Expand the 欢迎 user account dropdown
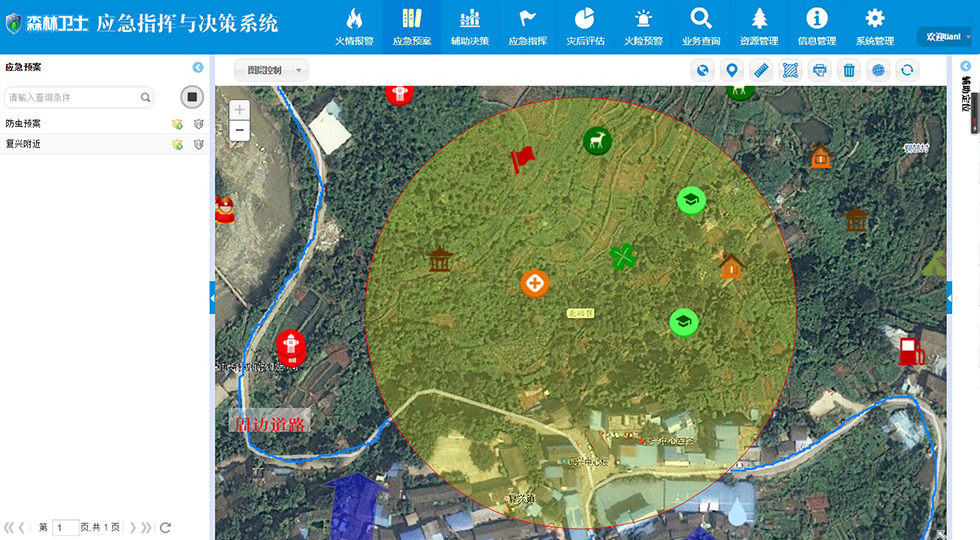Image resolution: width=980 pixels, height=540 pixels. (946, 37)
